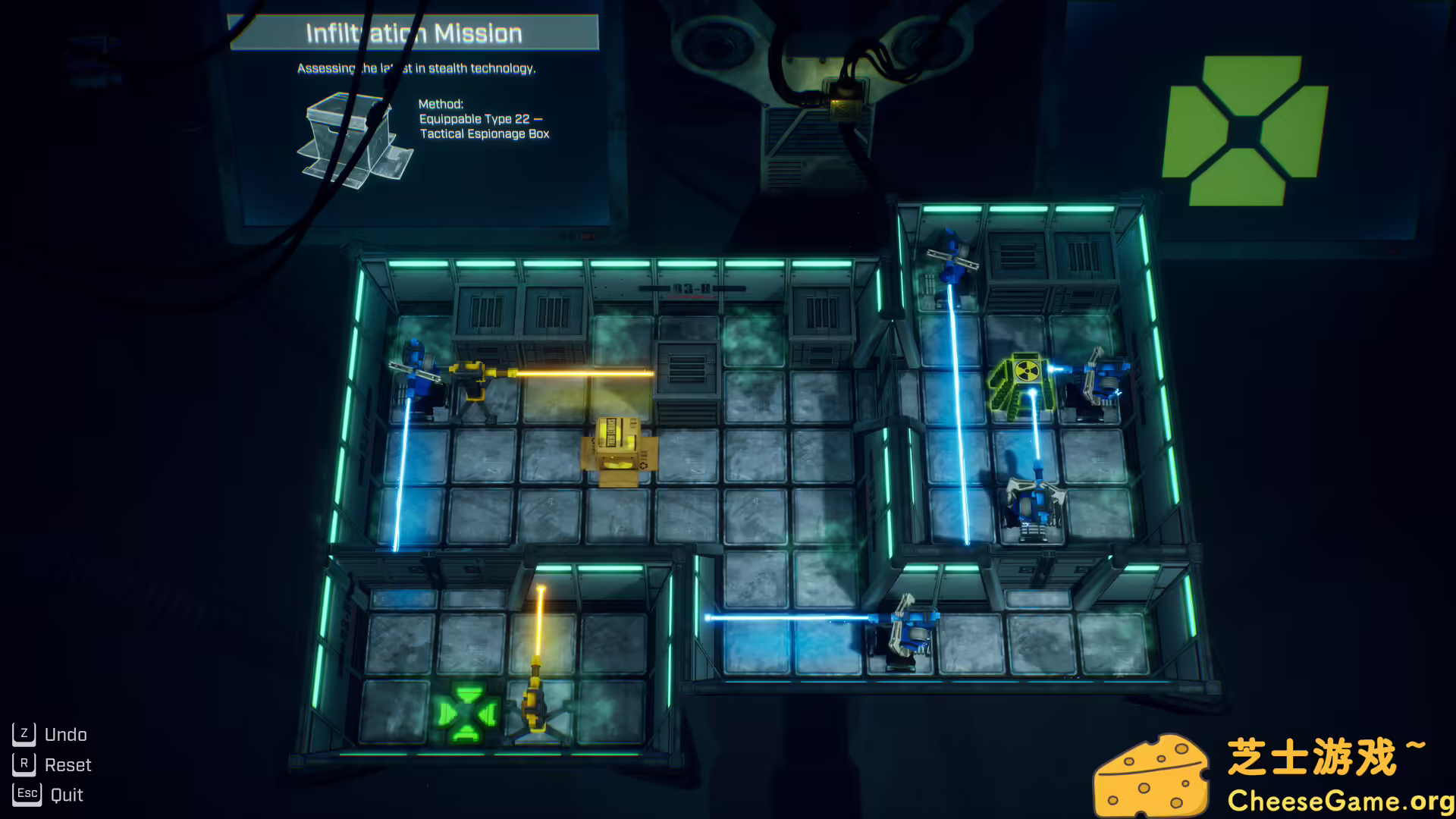Click the Esc key hint icon
The image size is (1456, 819).
pyautogui.click(x=27, y=793)
